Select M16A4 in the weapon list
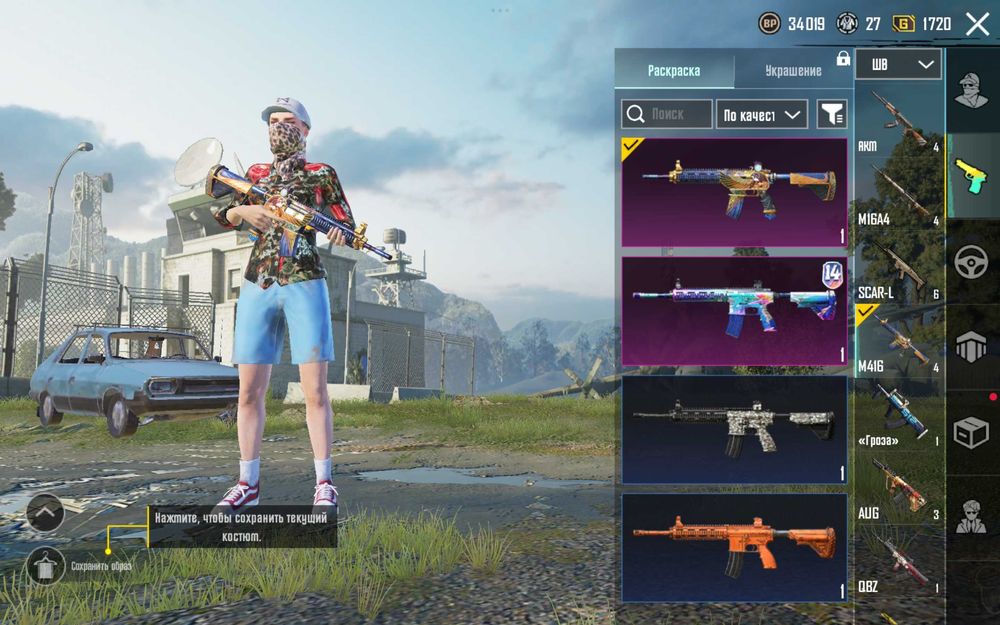The image size is (1000, 625). pyautogui.click(x=898, y=194)
